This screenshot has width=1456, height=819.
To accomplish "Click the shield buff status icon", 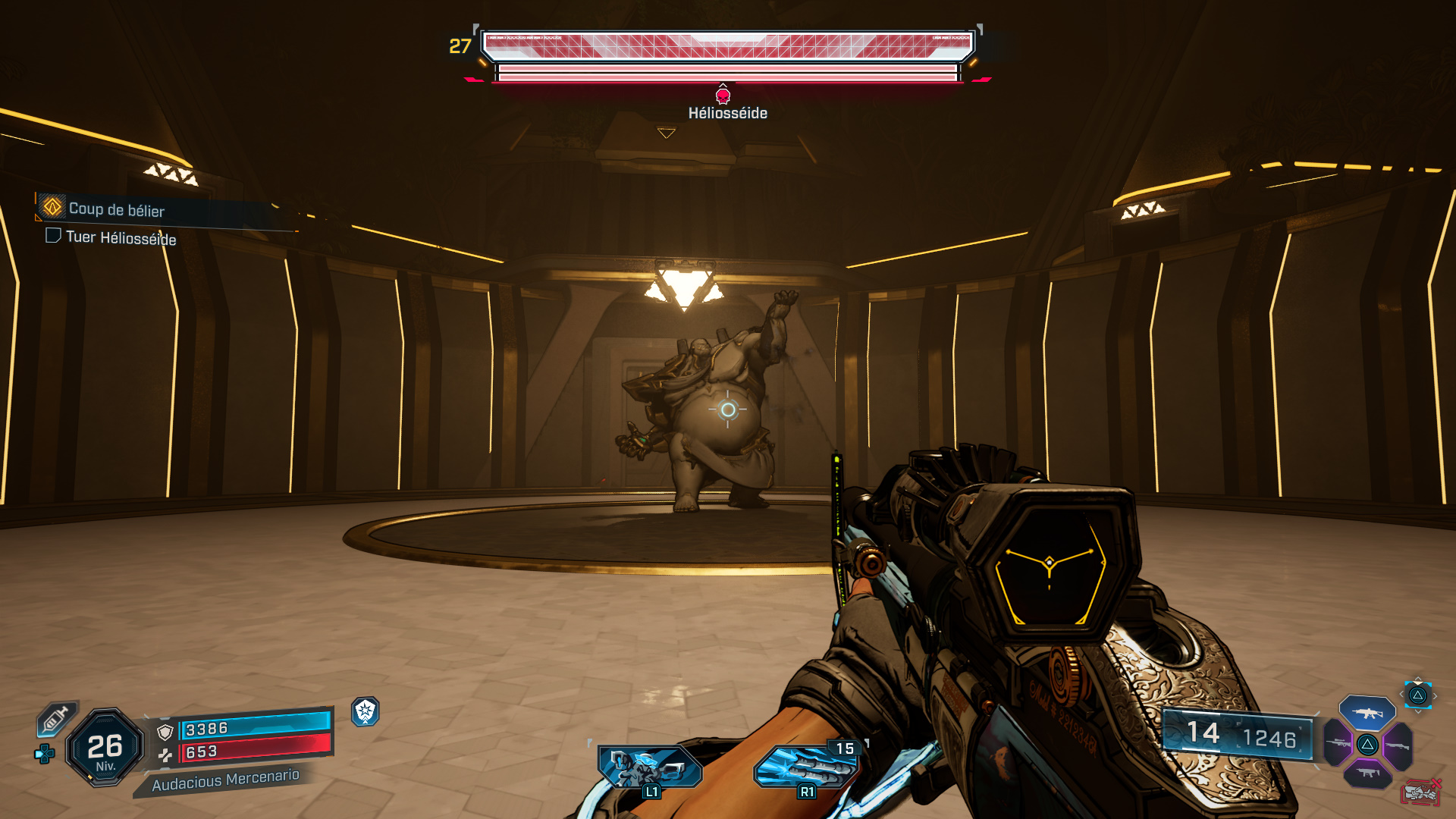I will click(x=366, y=711).
